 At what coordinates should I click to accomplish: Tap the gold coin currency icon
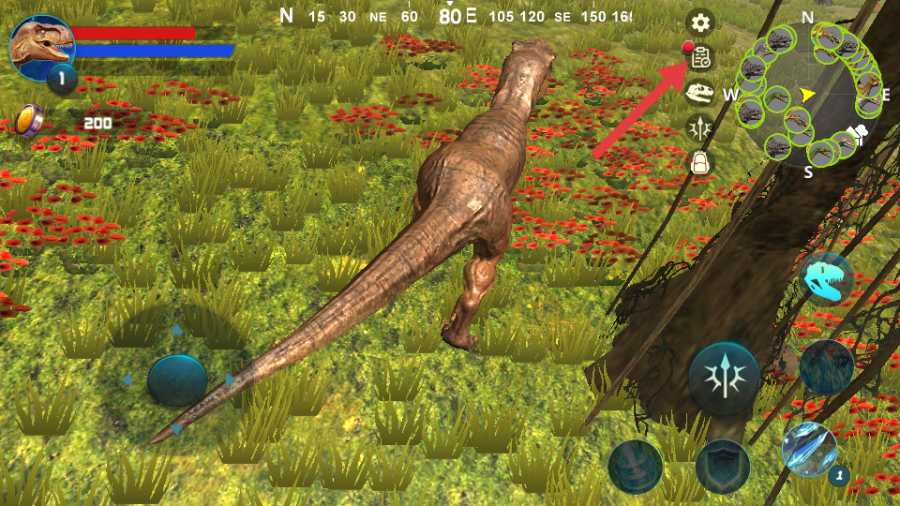coord(30,121)
